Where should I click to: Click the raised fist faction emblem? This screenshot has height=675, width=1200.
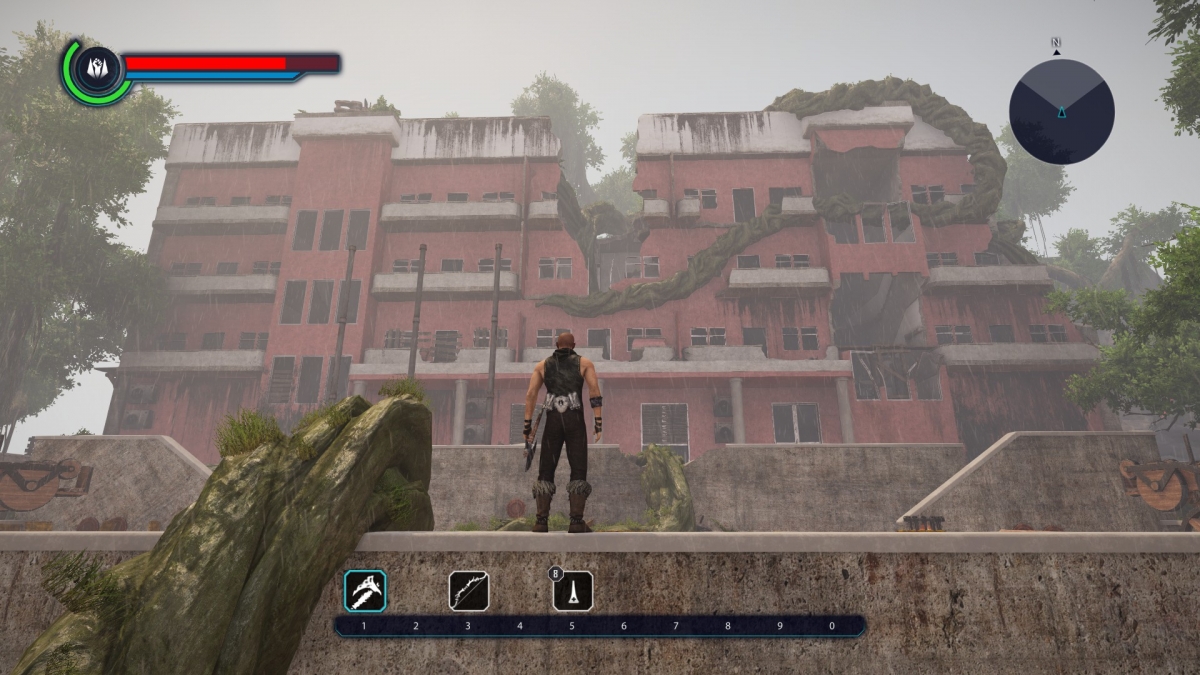pyautogui.click(x=96, y=70)
